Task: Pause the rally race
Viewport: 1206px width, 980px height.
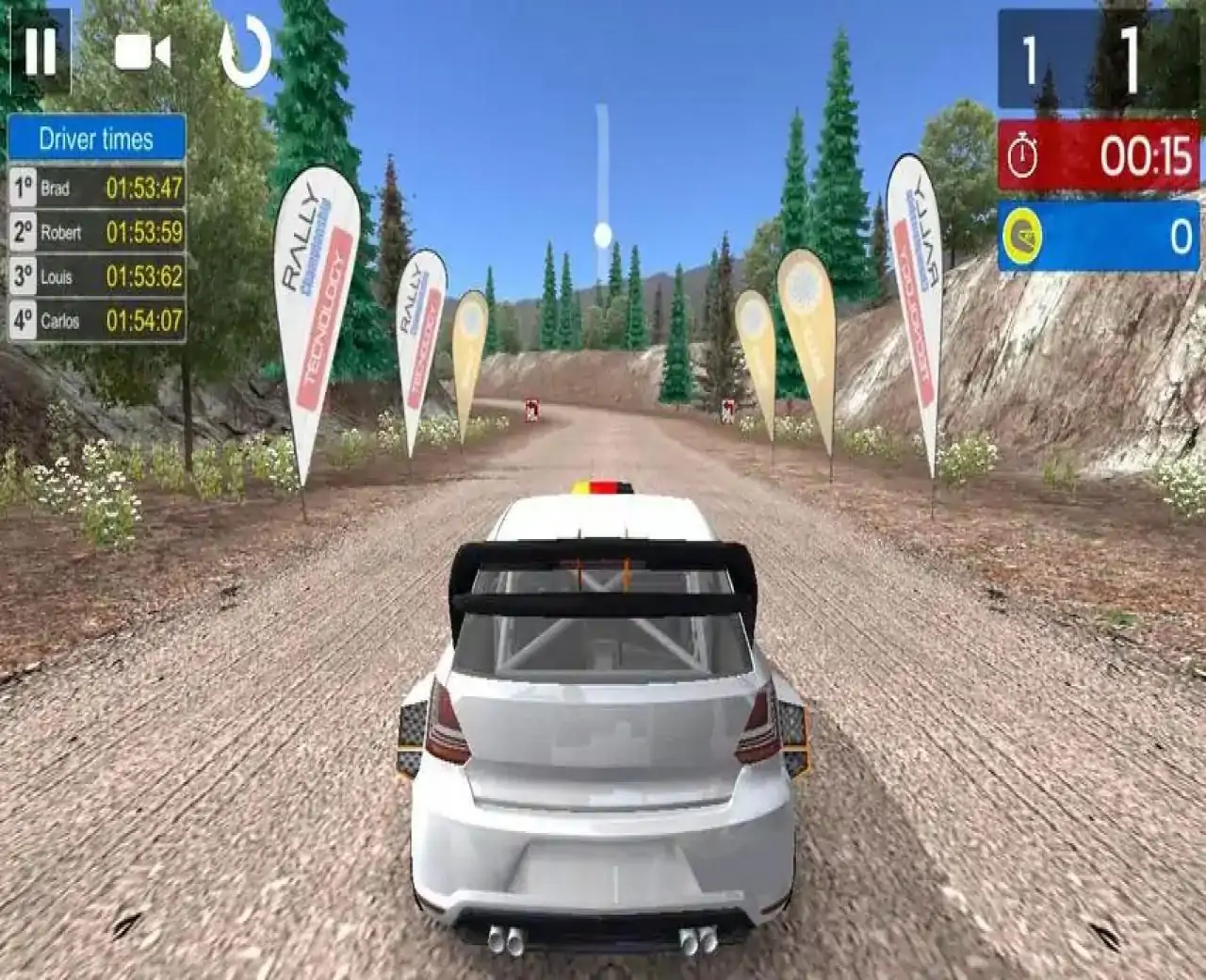Action: [x=40, y=51]
